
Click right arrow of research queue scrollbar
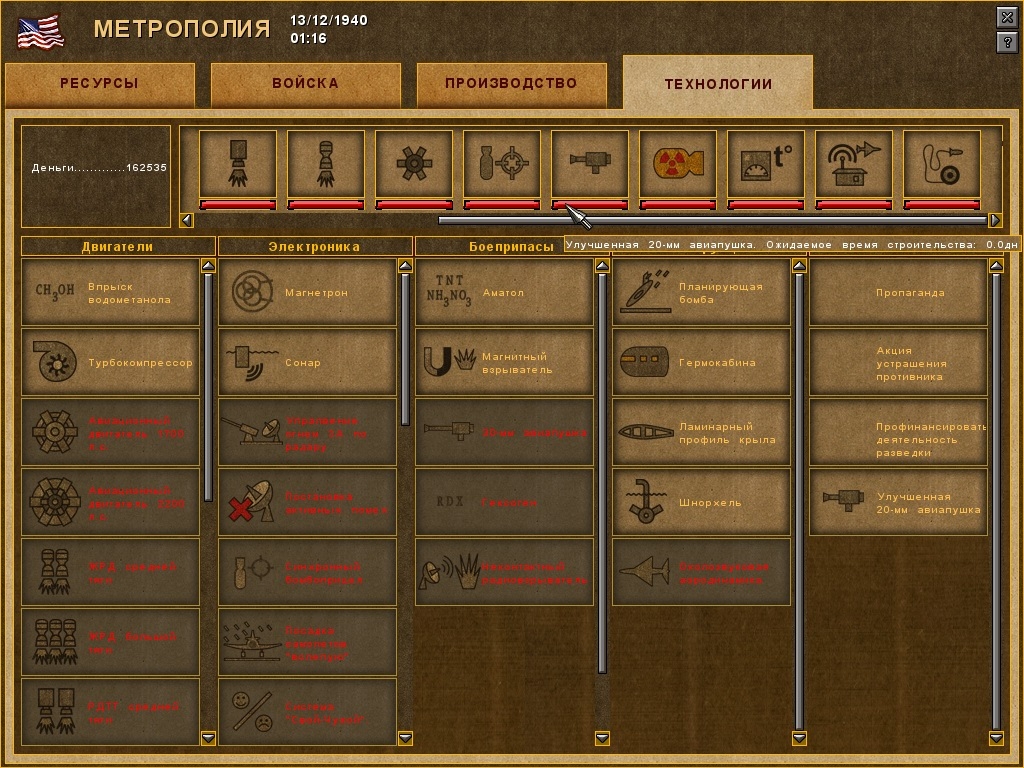[995, 220]
